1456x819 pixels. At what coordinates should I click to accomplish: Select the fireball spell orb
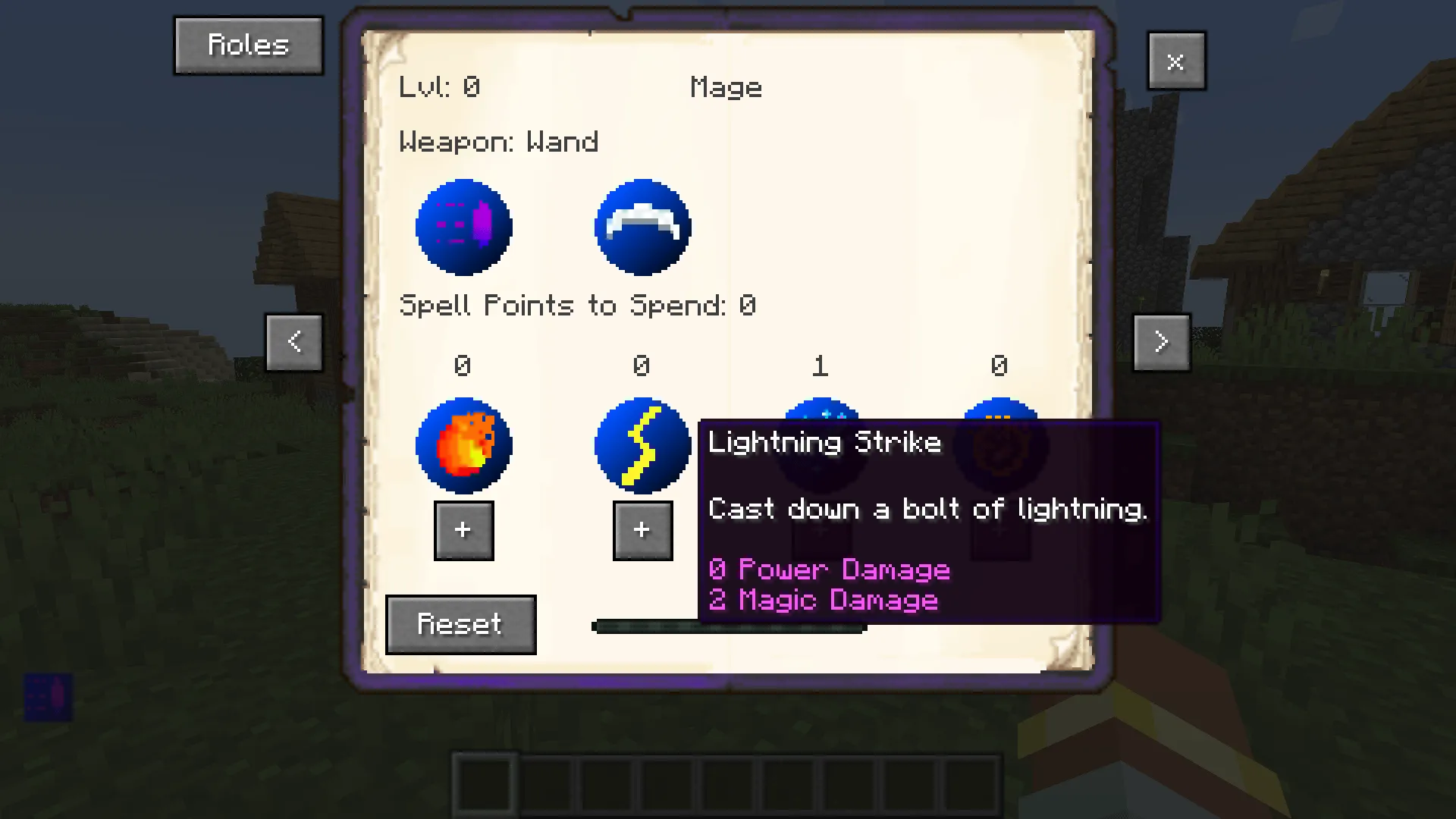click(x=463, y=444)
